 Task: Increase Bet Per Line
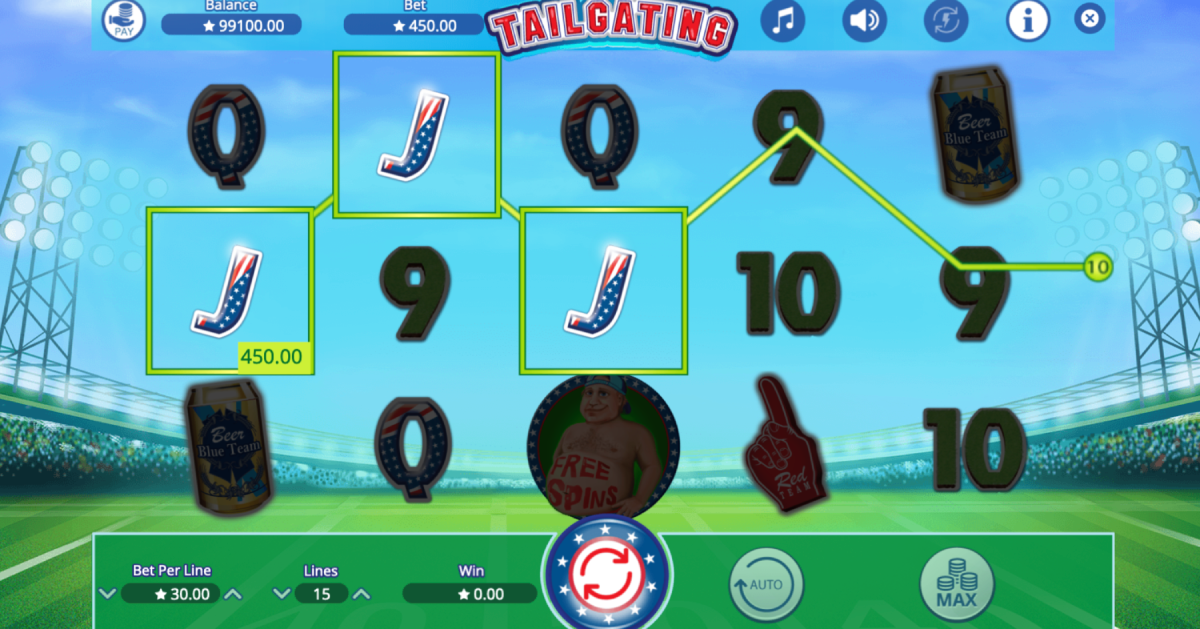tap(232, 593)
